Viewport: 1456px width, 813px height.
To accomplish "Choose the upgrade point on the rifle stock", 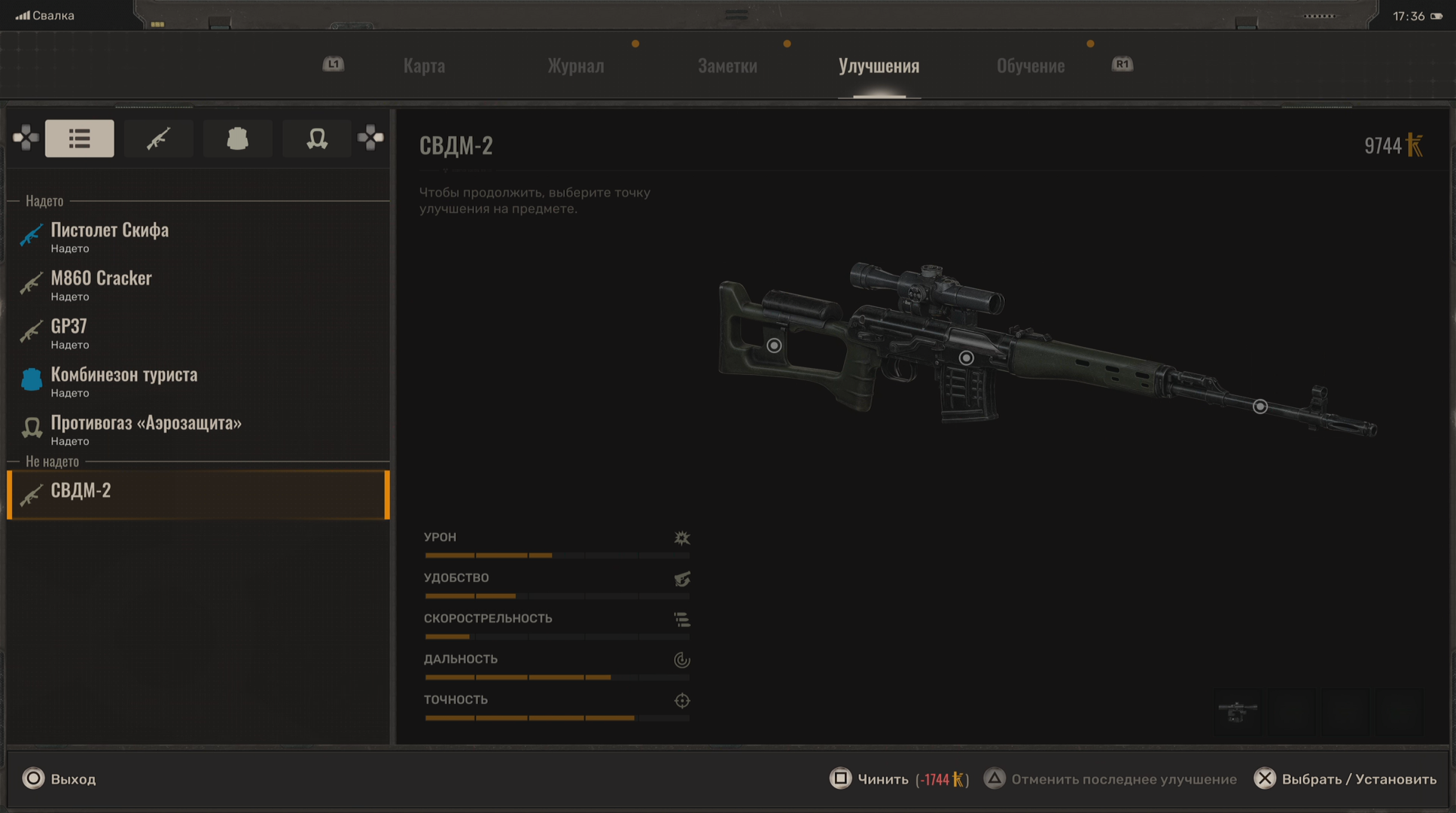I will click(x=774, y=346).
